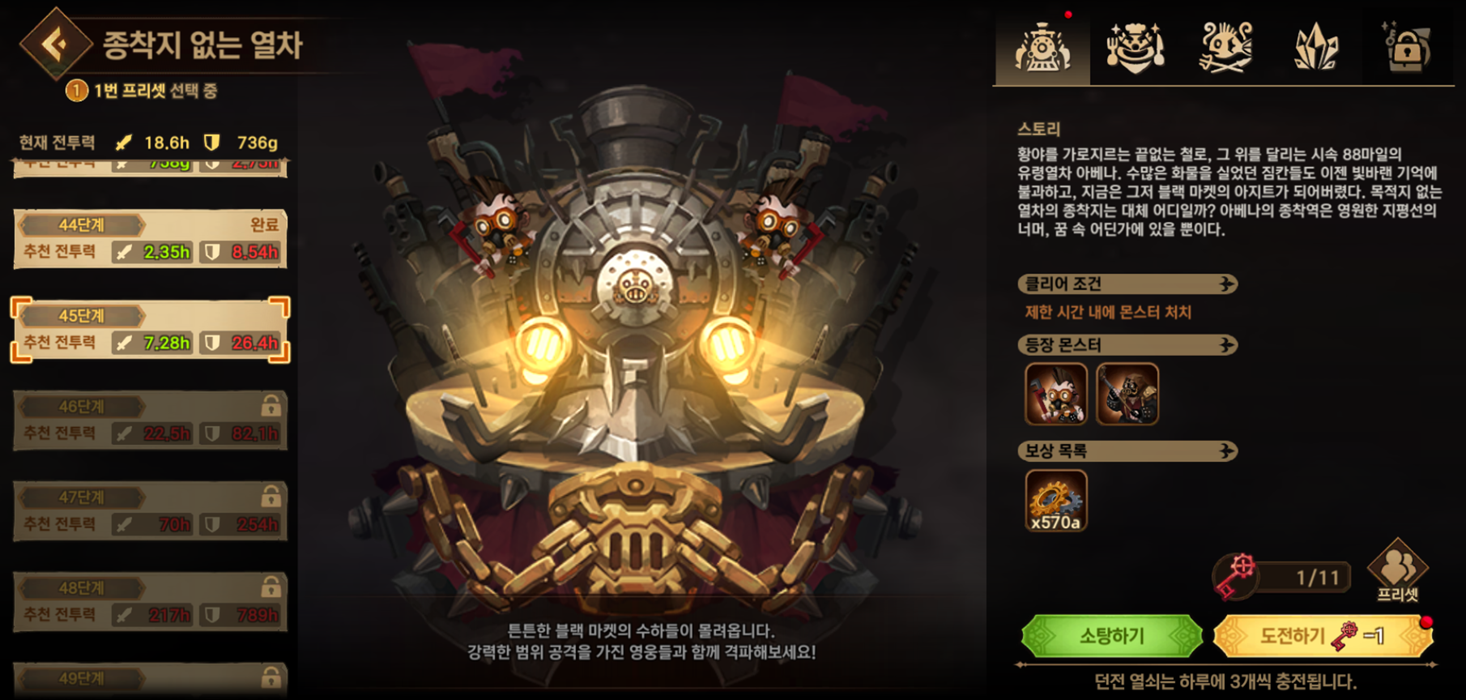This screenshot has width=1466, height=700.
Task: Select the locked padlock dungeon tab
Action: 1407,45
